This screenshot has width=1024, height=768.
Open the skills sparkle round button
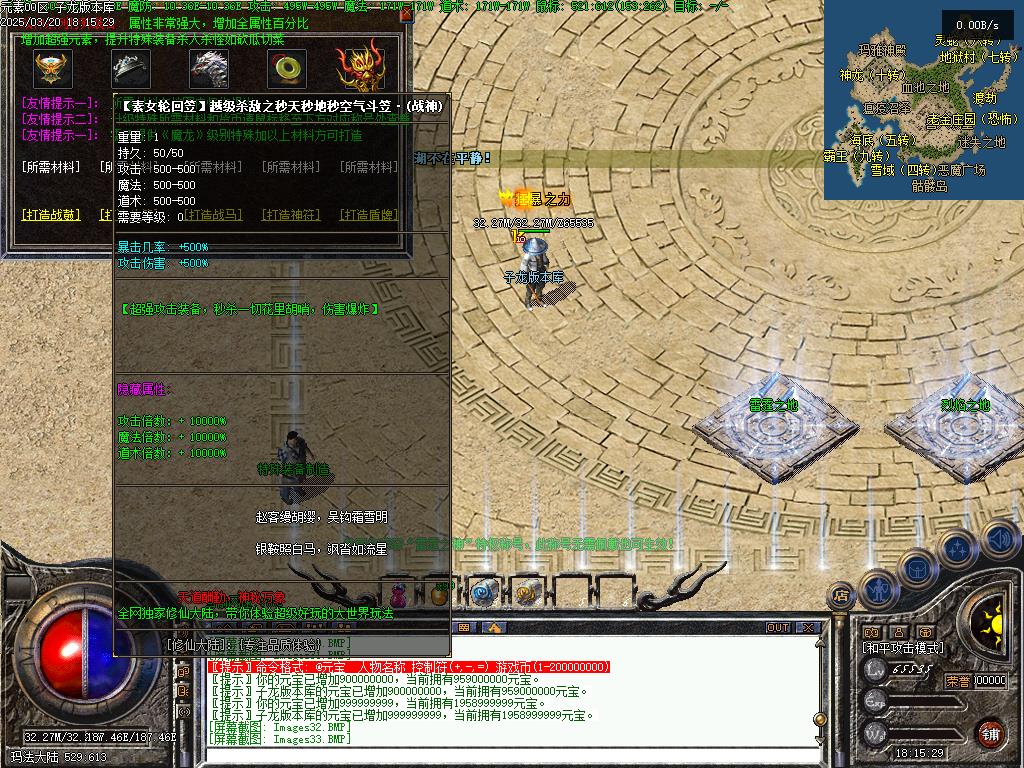[x=958, y=548]
